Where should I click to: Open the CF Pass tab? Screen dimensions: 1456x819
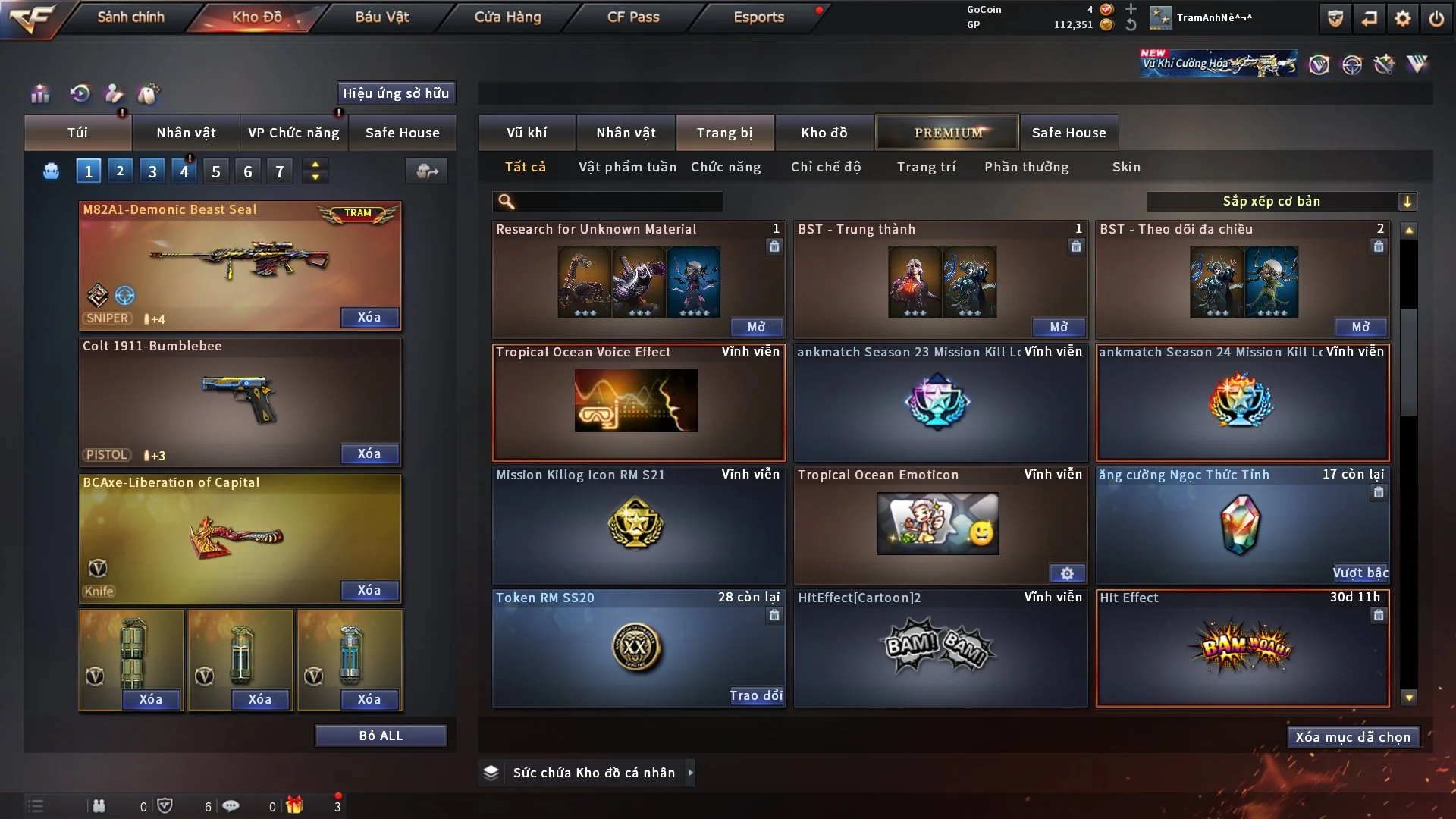click(x=633, y=17)
